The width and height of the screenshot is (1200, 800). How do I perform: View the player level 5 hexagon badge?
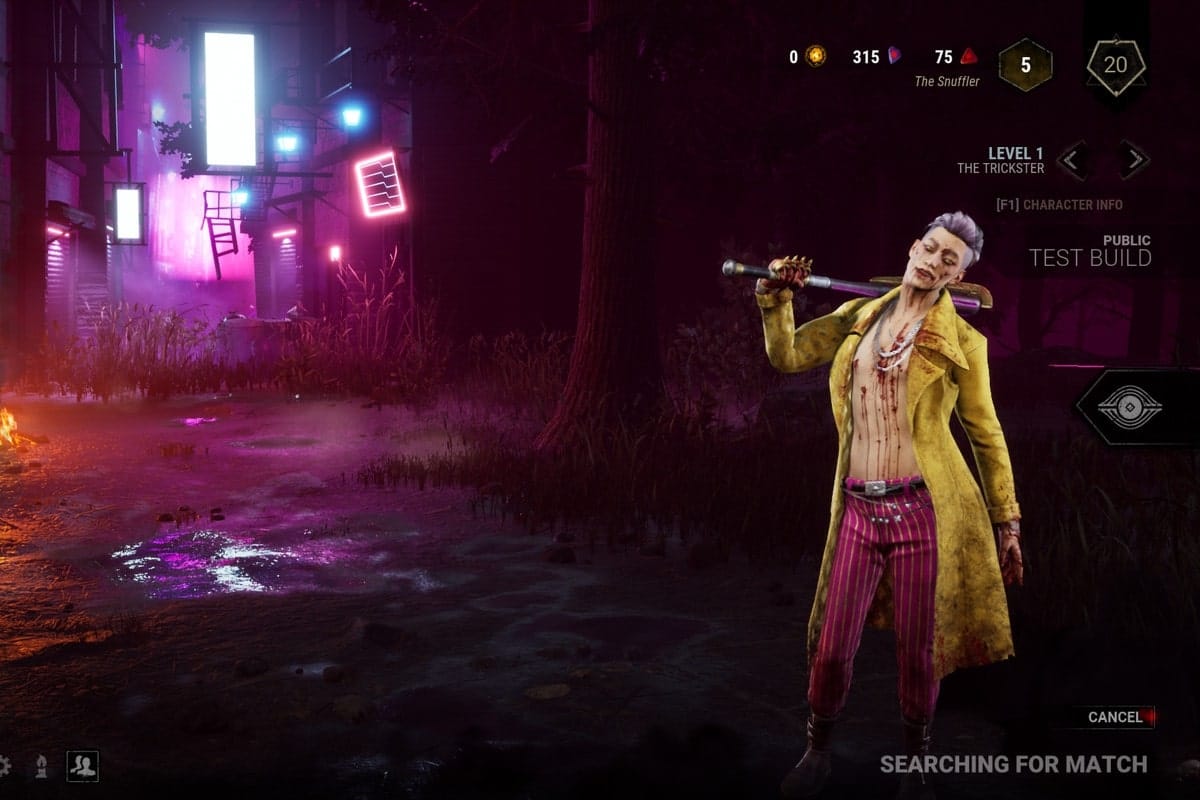tap(1025, 65)
